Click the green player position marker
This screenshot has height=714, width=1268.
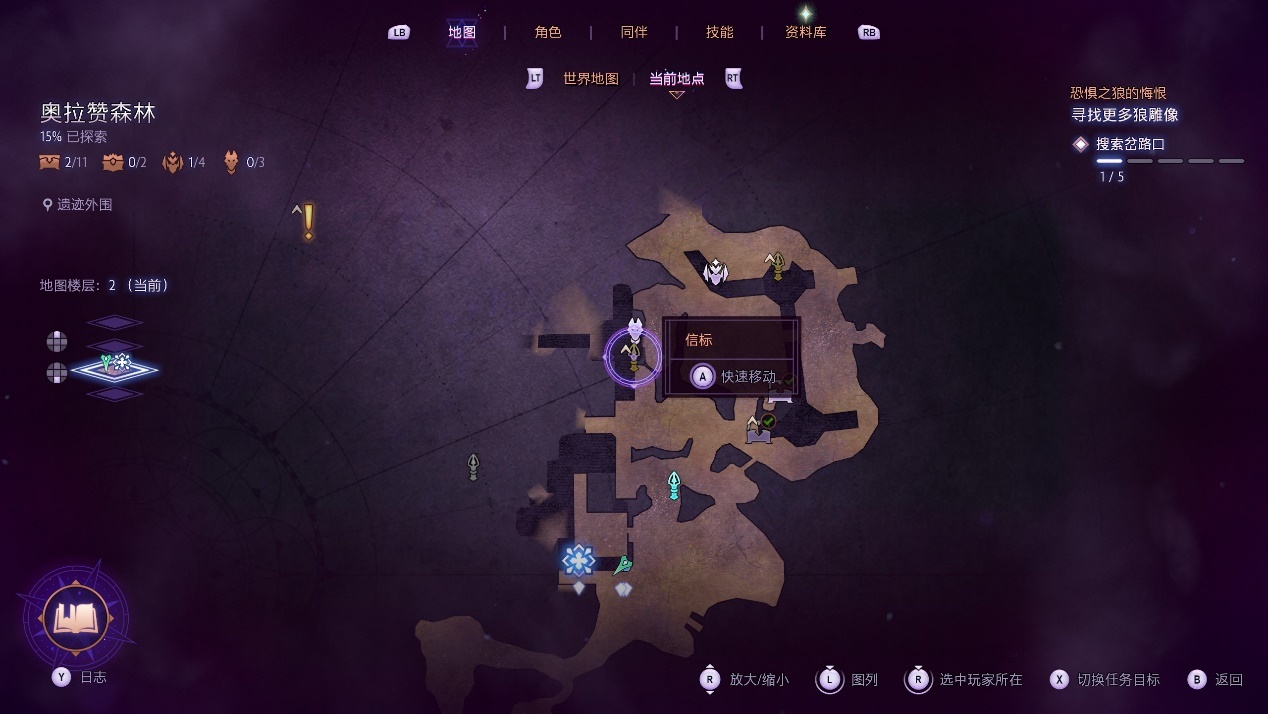[623, 566]
